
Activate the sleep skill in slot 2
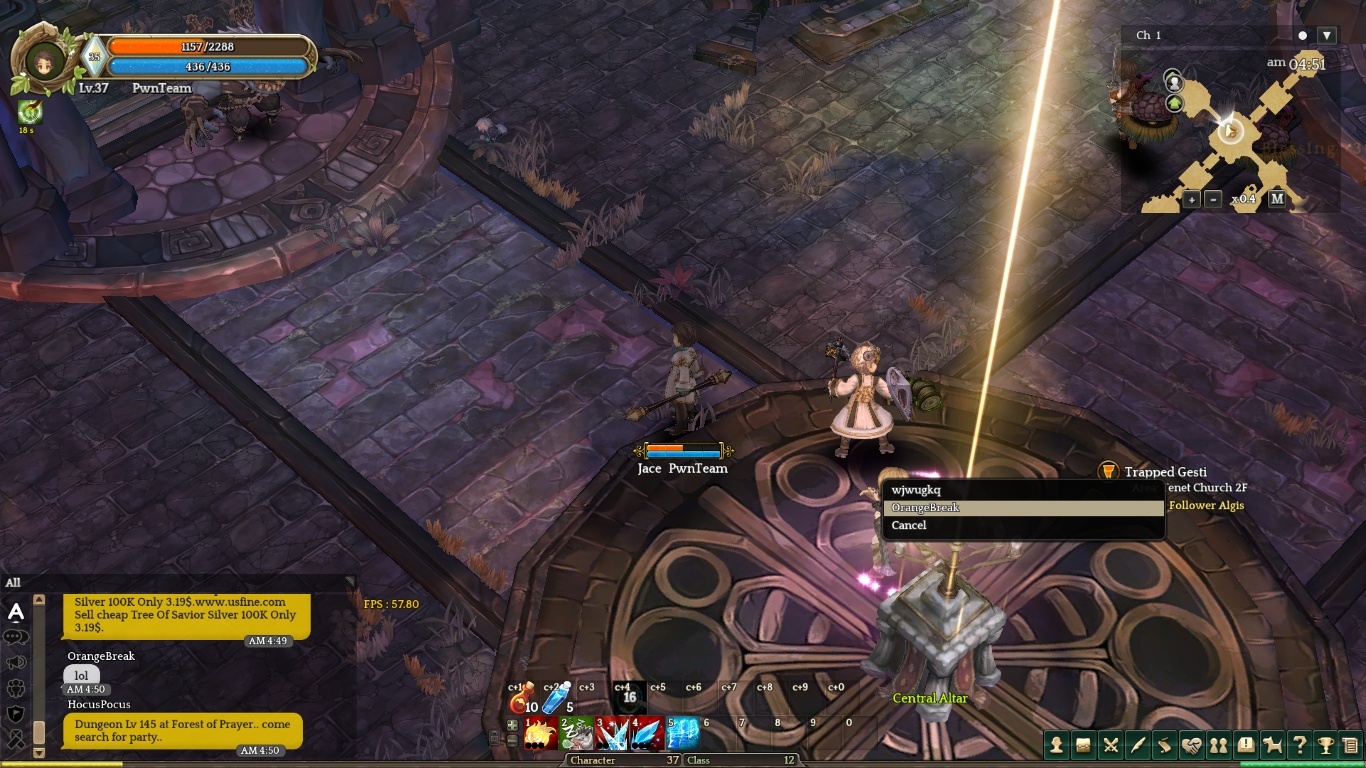tap(577, 734)
